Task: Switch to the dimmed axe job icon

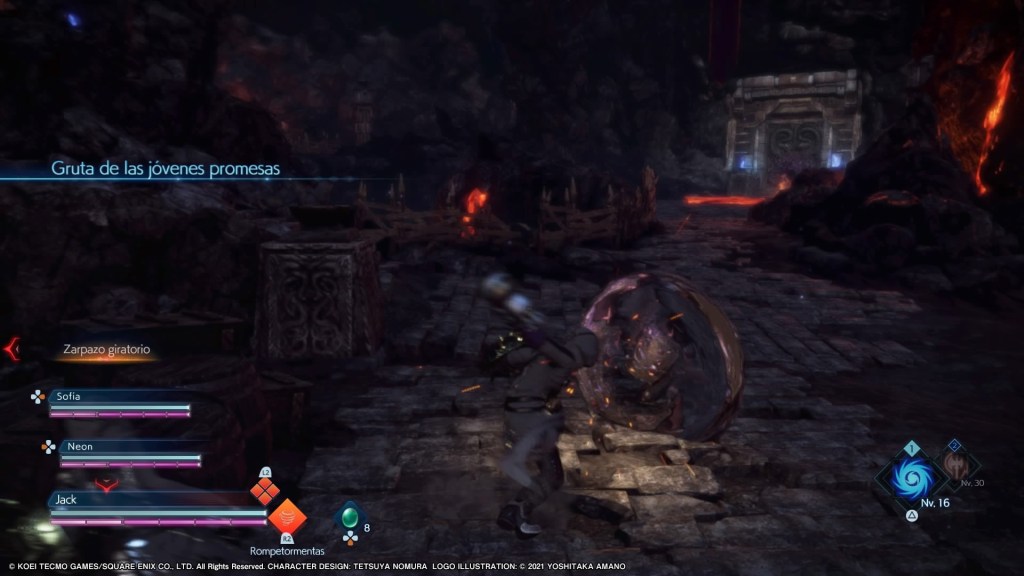Action: click(959, 463)
